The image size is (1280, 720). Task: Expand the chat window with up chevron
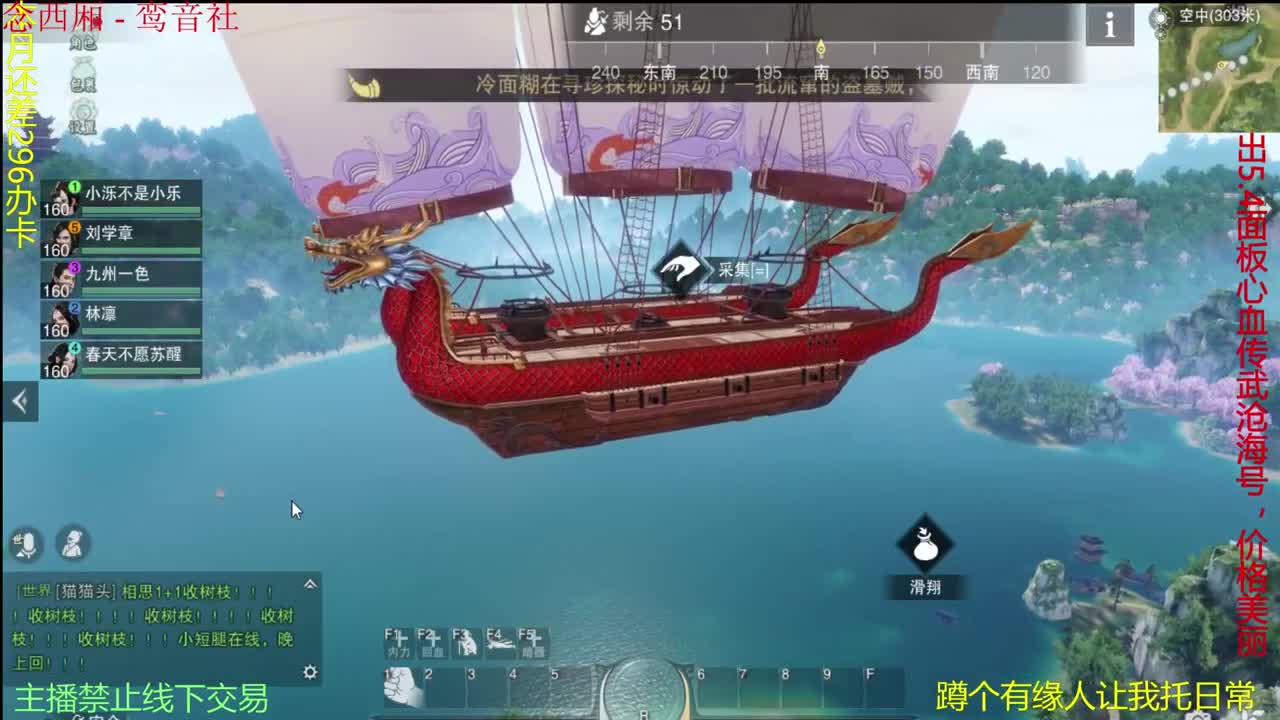tap(312, 583)
